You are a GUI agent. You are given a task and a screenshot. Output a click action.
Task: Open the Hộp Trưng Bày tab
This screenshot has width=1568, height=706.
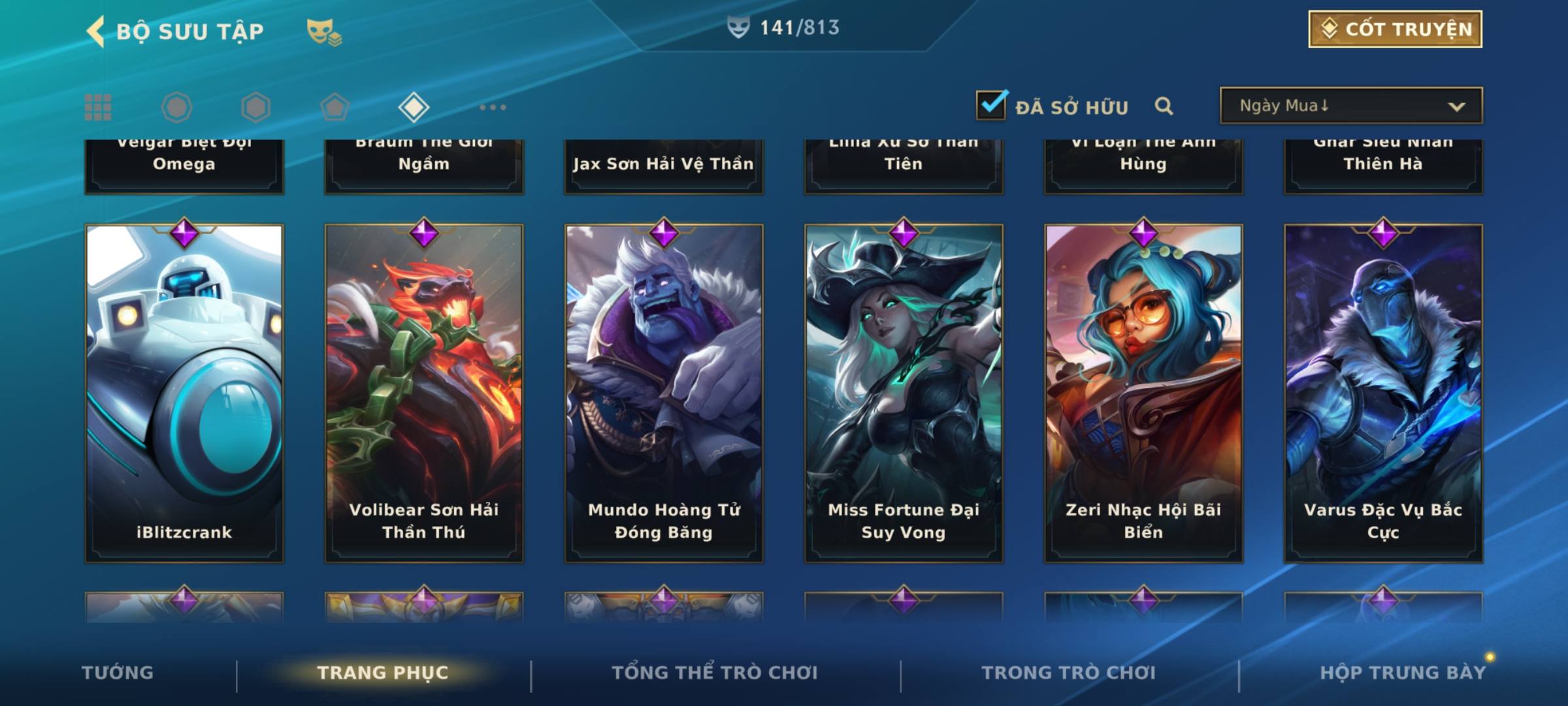click(x=1403, y=673)
